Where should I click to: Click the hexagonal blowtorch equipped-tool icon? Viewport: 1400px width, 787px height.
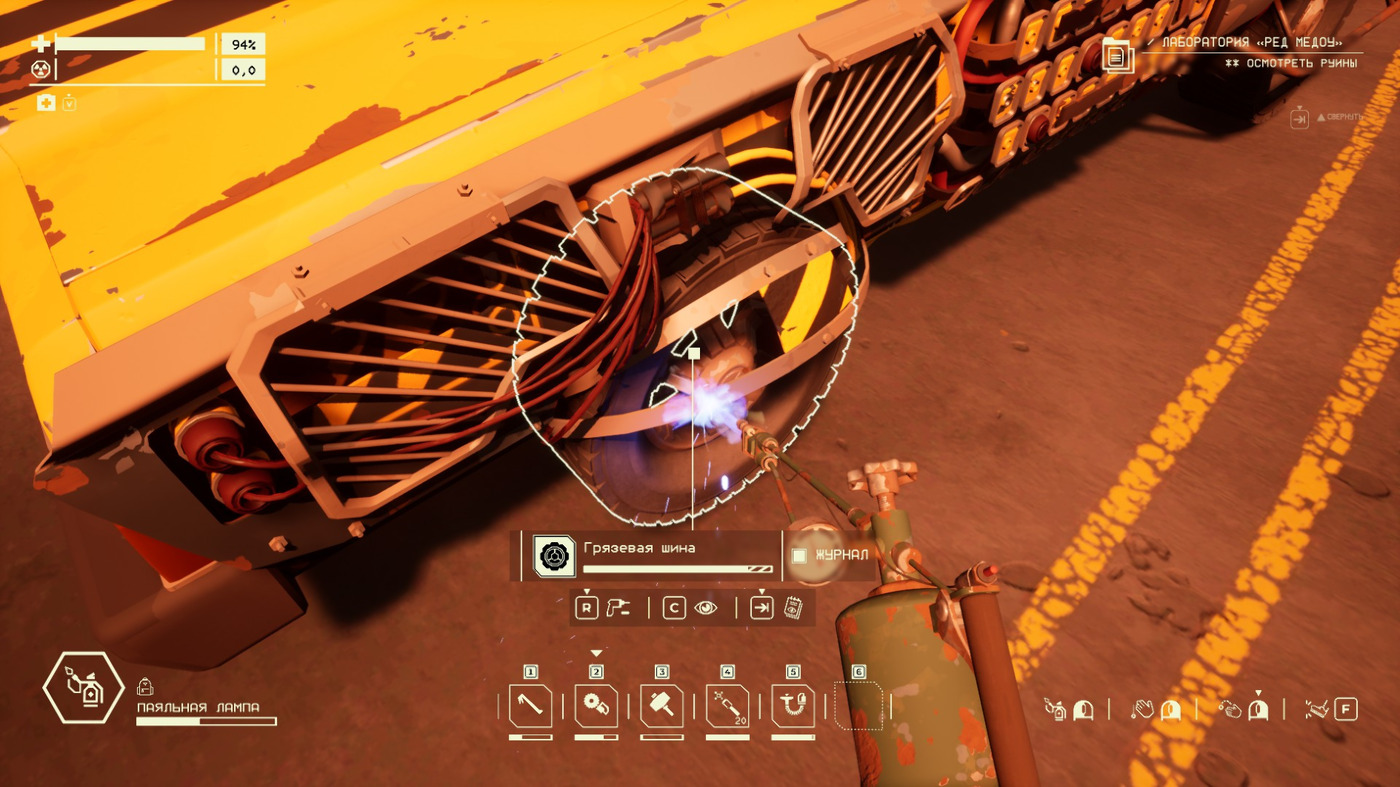83,687
